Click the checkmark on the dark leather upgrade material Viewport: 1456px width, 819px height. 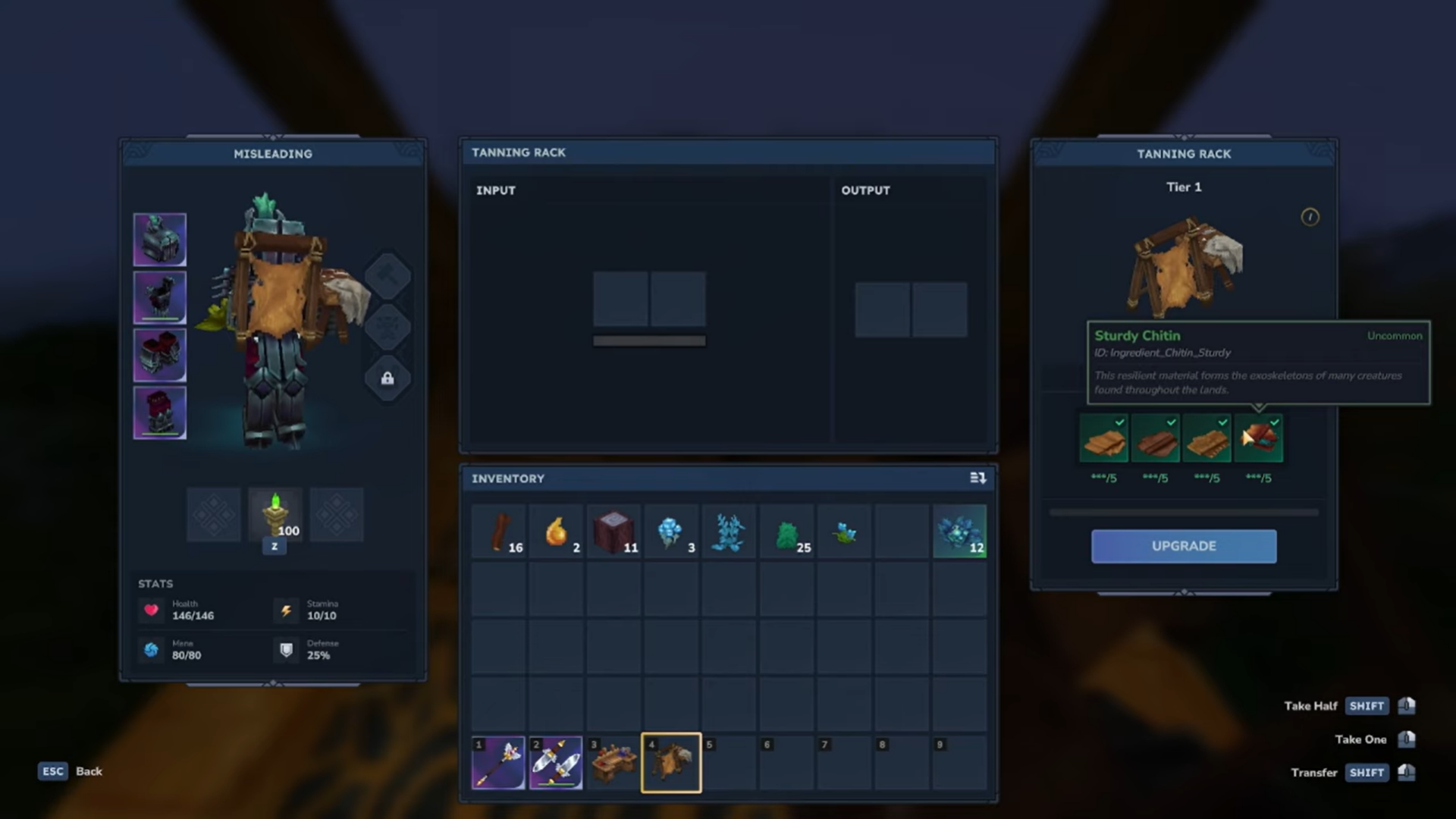(x=1172, y=422)
